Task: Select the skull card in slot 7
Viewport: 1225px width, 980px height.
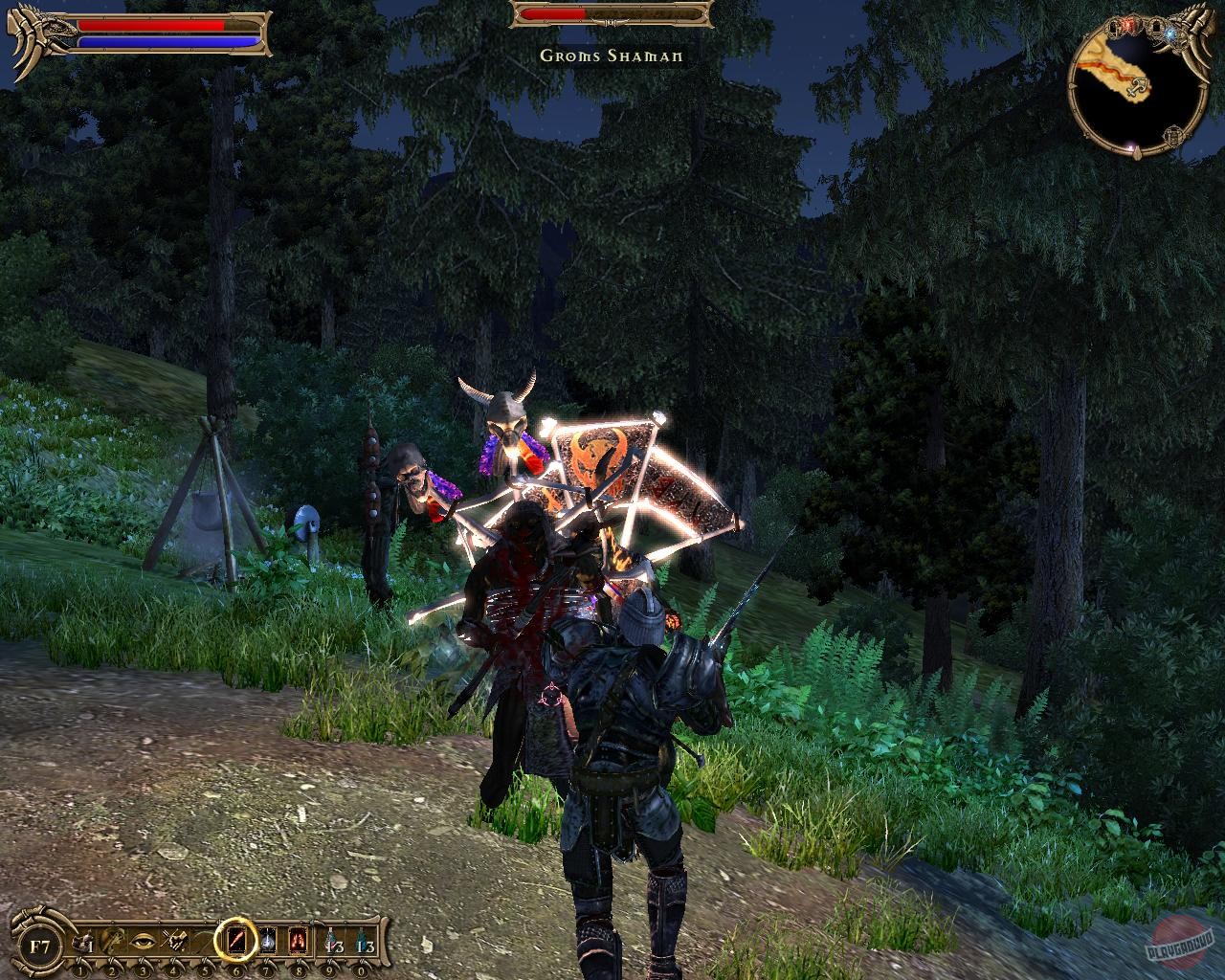Action: pyautogui.click(x=268, y=941)
